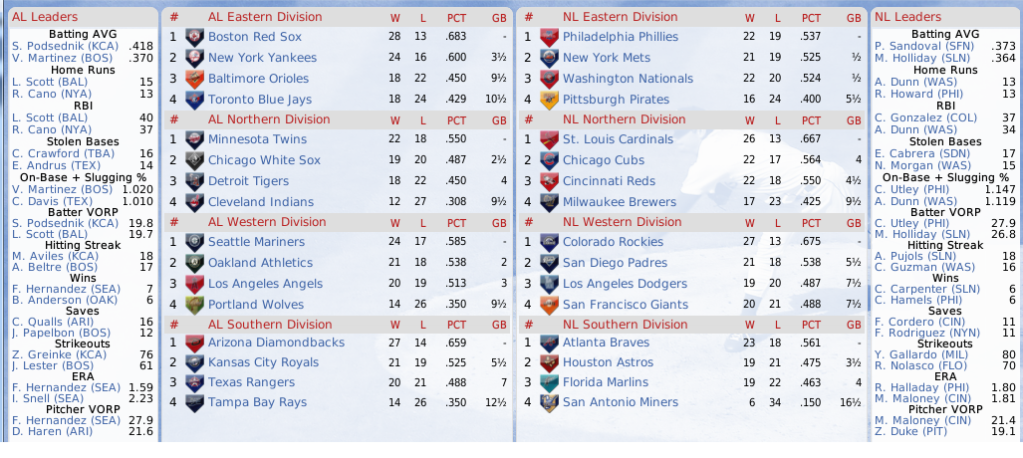Select the St. Louis Cardinals link
Viewport: 1023px width, 458px height.
[x=618, y=139]
